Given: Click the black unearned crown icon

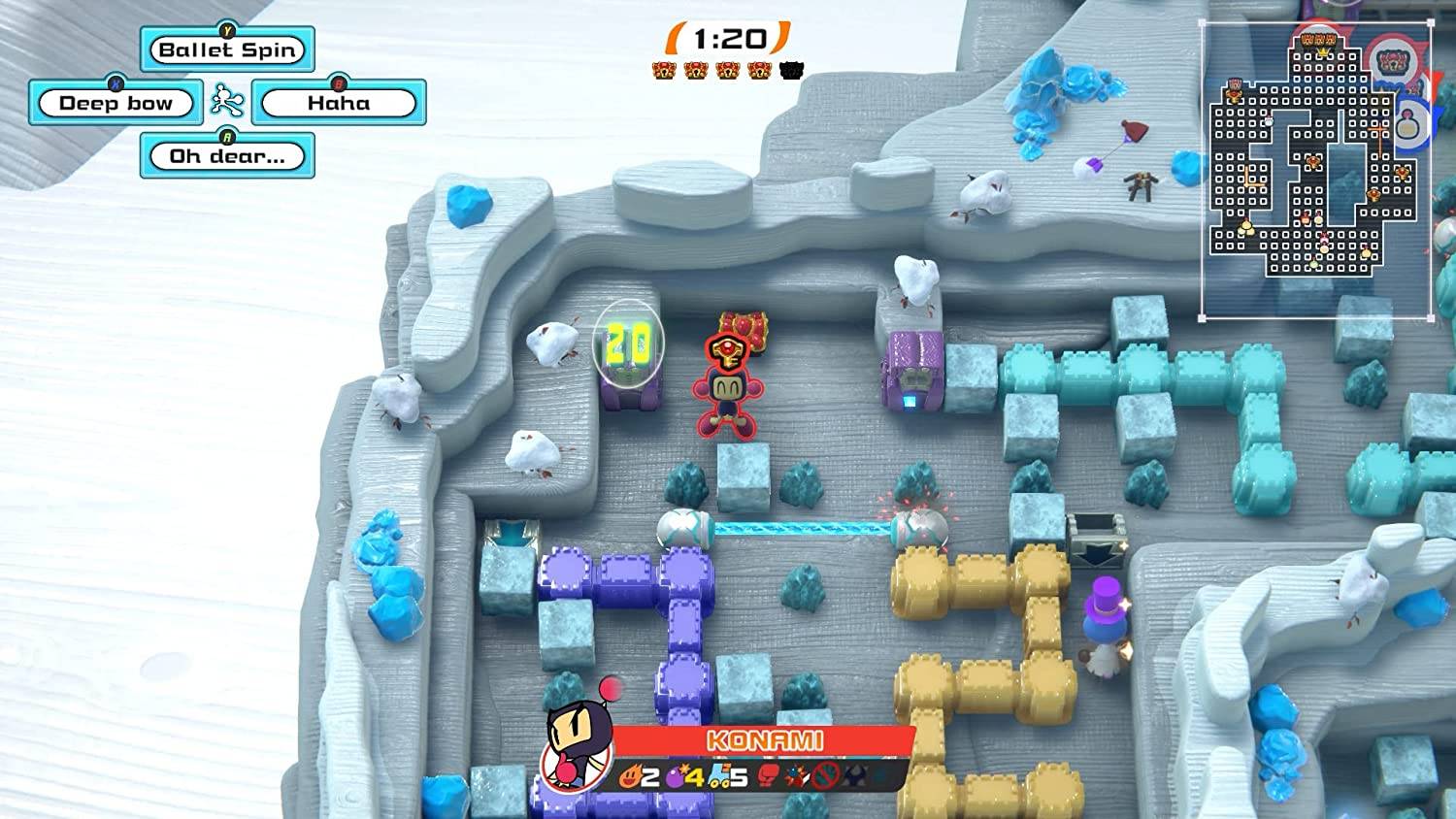Looking at the screenshot, I should (791, 71).
